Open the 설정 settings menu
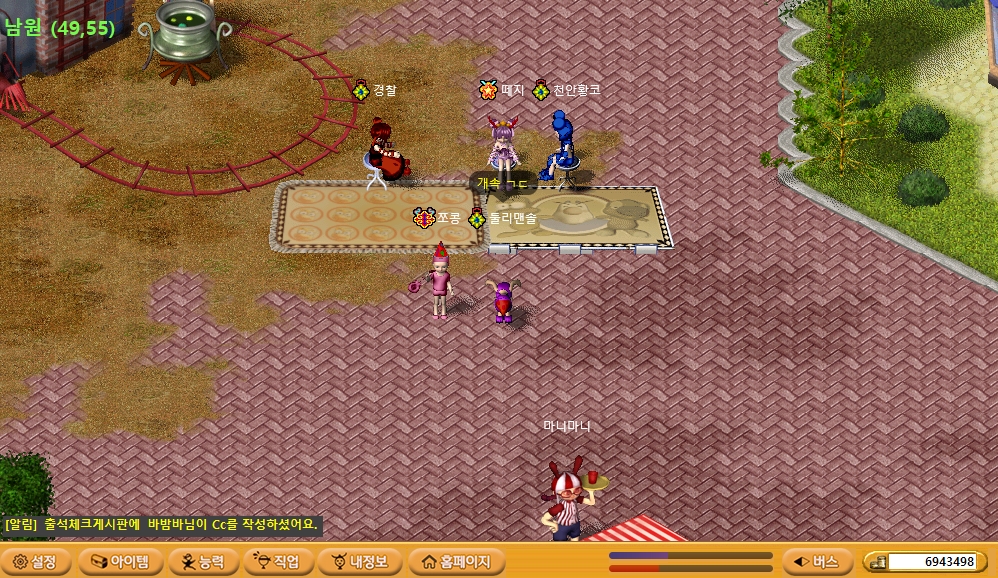The height and width of the screenshot is (578, 998). coord(36,561)
